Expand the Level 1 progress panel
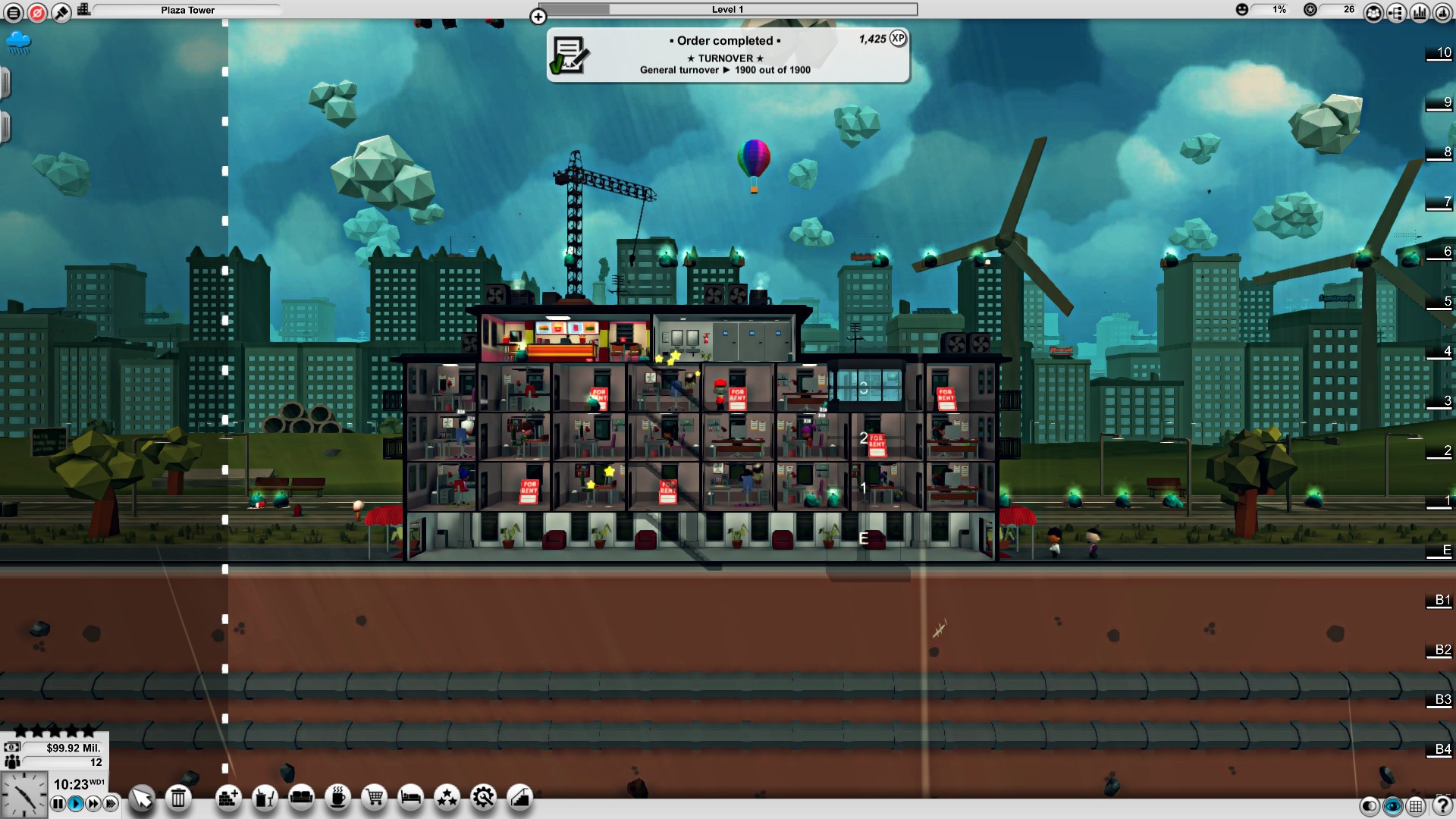 pyautogui.click(x=539, y=15)
